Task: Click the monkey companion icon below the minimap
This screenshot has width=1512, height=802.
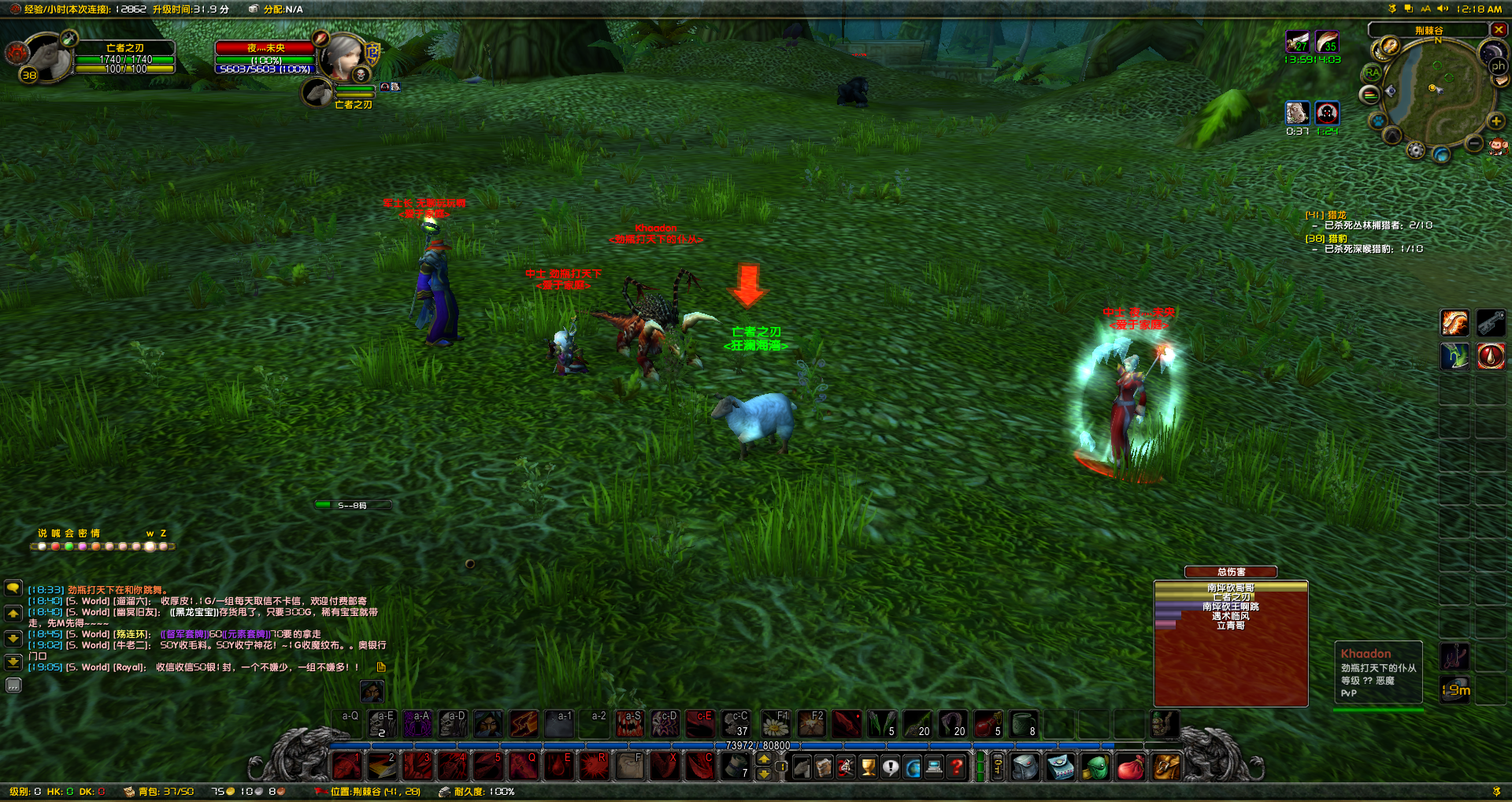Action: coord(1497,147)
